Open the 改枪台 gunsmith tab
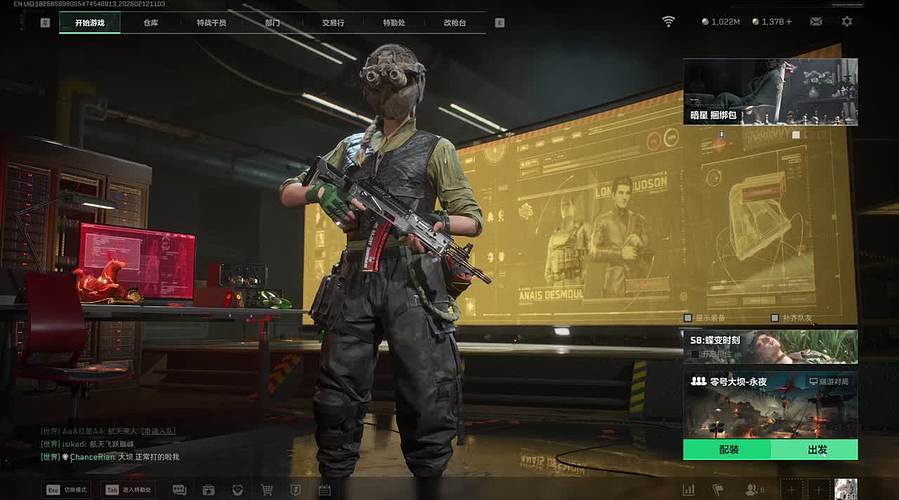The height and width of the screenshot is (500, 899). click(x=455, y=22)
